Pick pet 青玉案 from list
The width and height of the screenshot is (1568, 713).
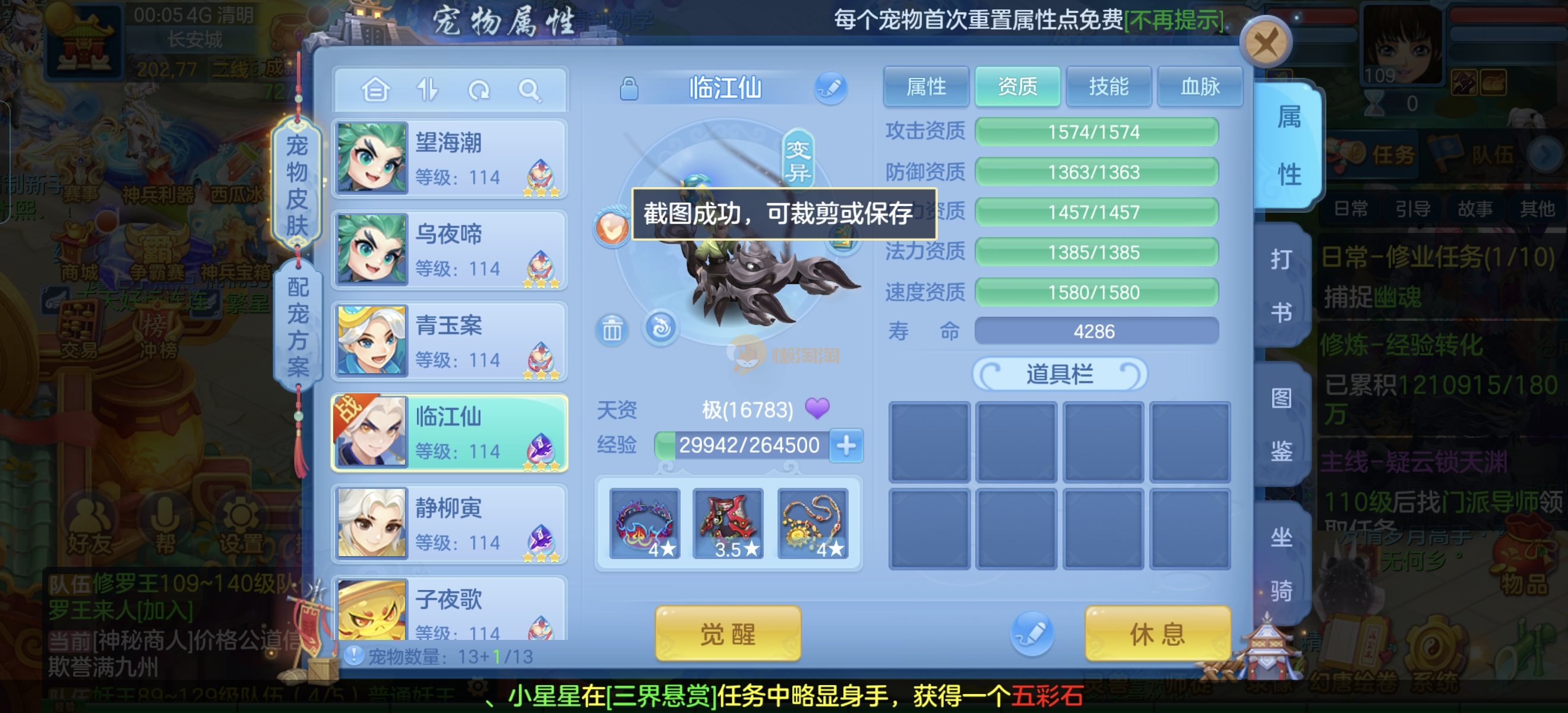[450, 341]
